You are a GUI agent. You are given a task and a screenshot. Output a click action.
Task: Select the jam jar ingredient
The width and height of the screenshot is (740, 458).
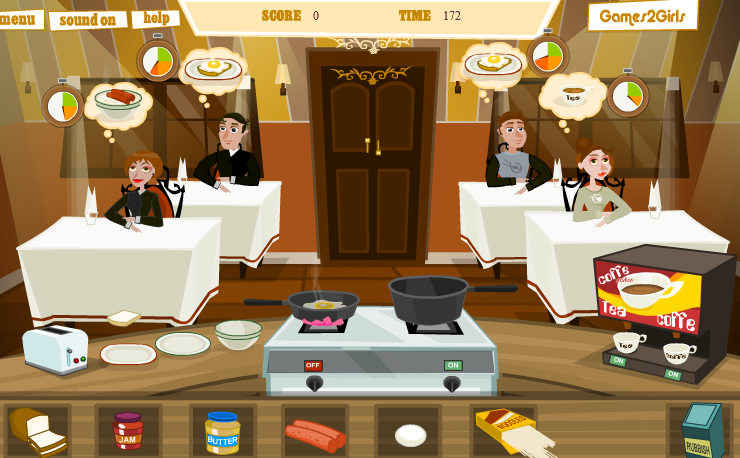128,430
